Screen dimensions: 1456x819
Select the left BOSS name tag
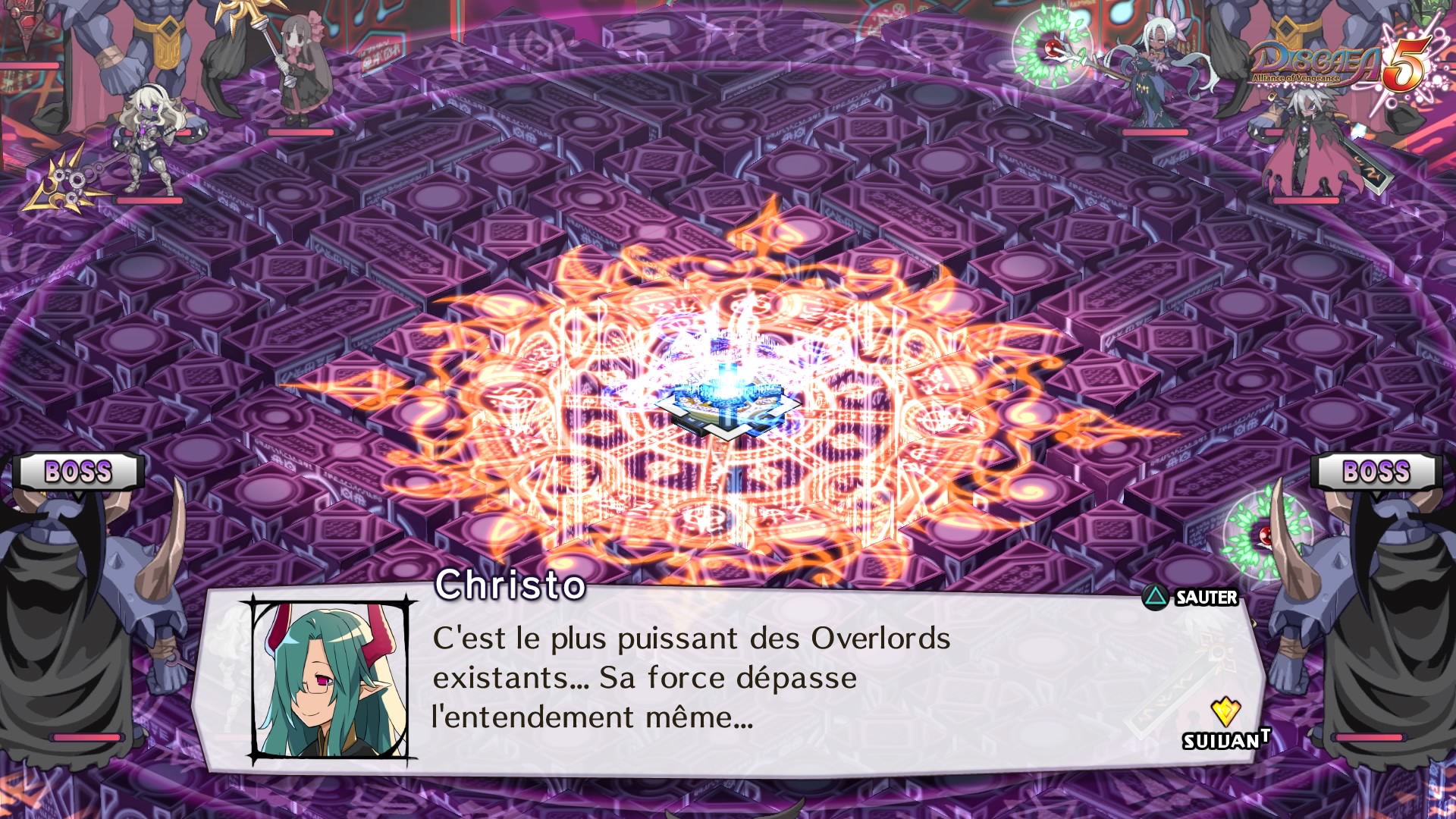80,472
